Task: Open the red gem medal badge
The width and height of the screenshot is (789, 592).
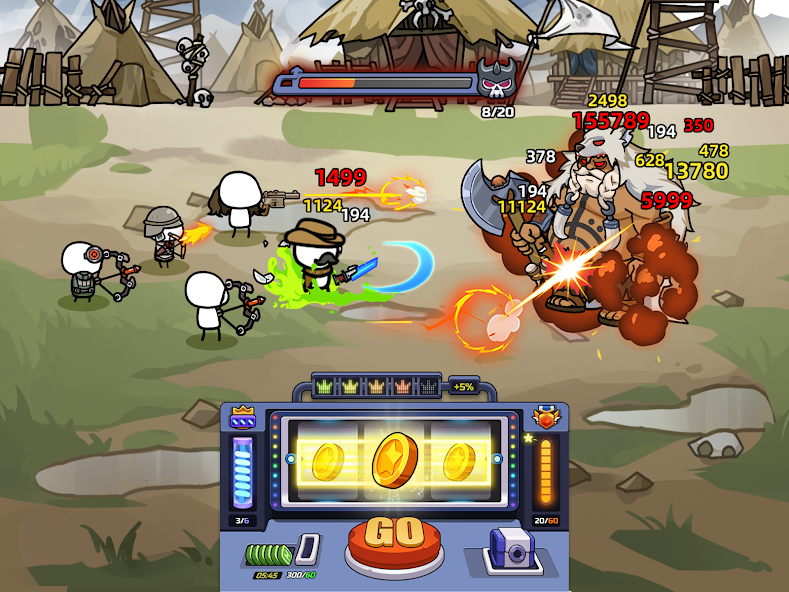Action: [x=546, y=416]
